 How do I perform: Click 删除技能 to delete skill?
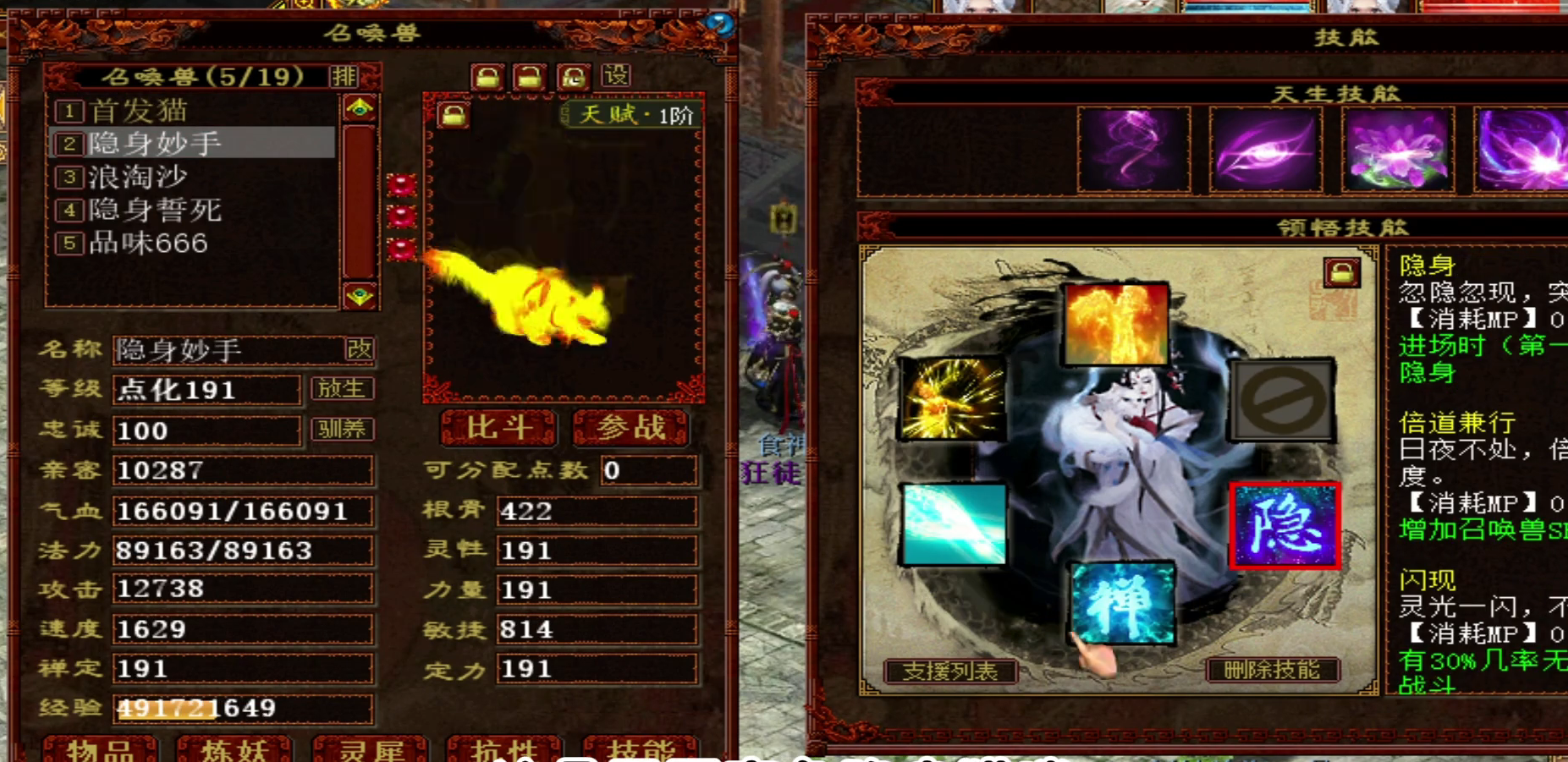pos(1272,671)
